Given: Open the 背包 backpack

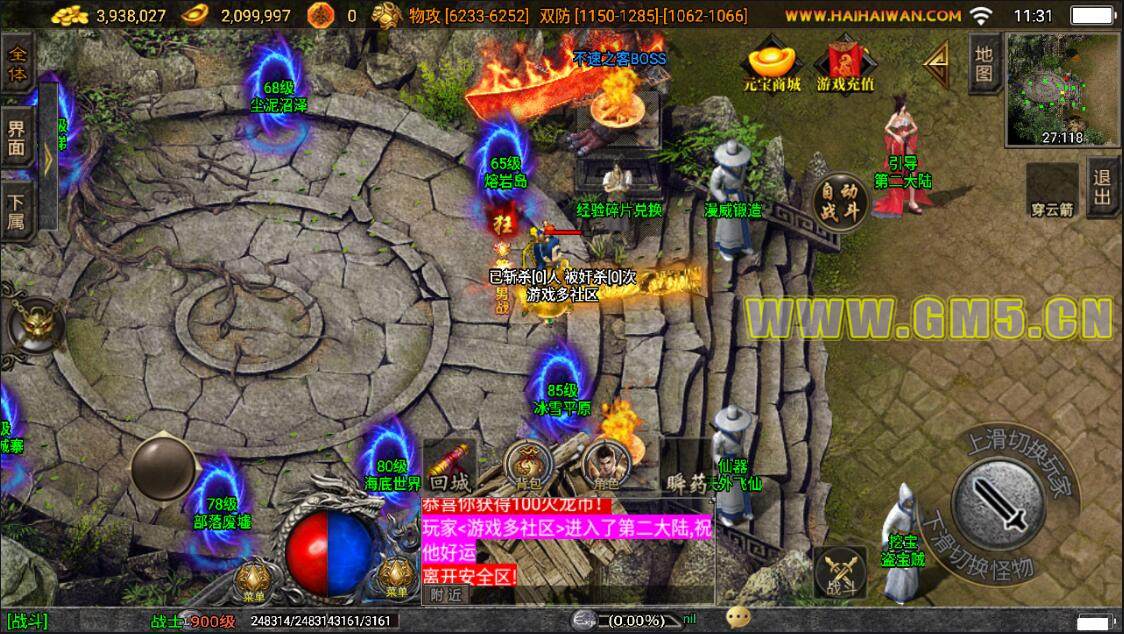Looking at the screenshot, I should [x=527, y=465].
